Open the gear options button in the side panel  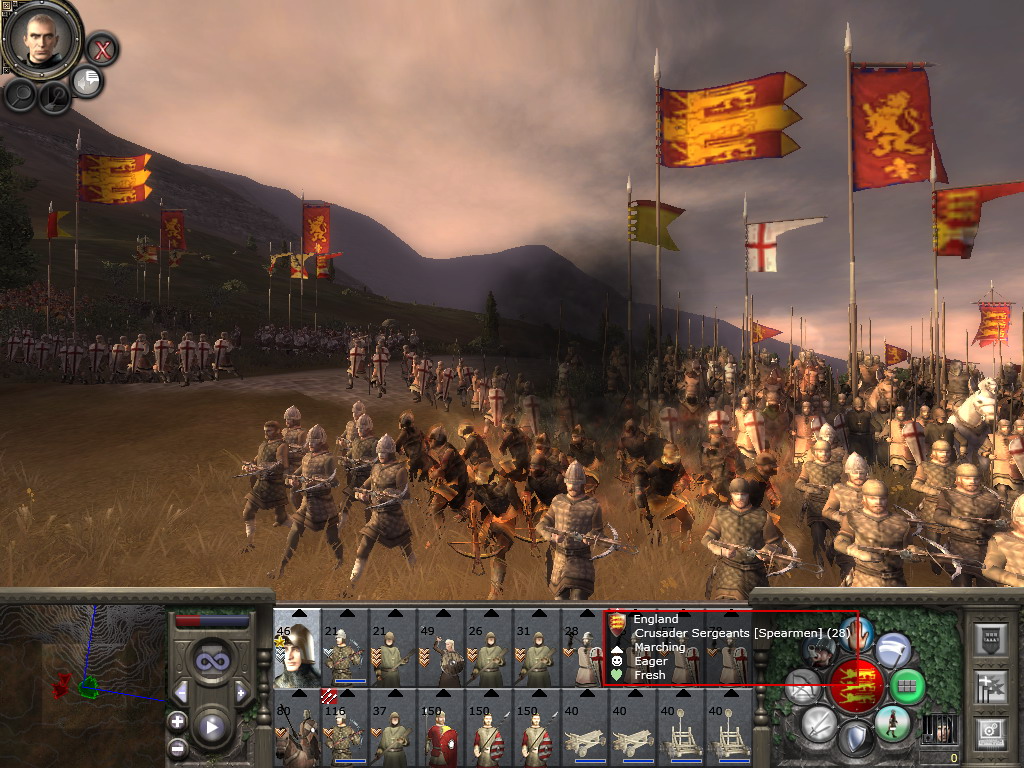pos(990,731)
